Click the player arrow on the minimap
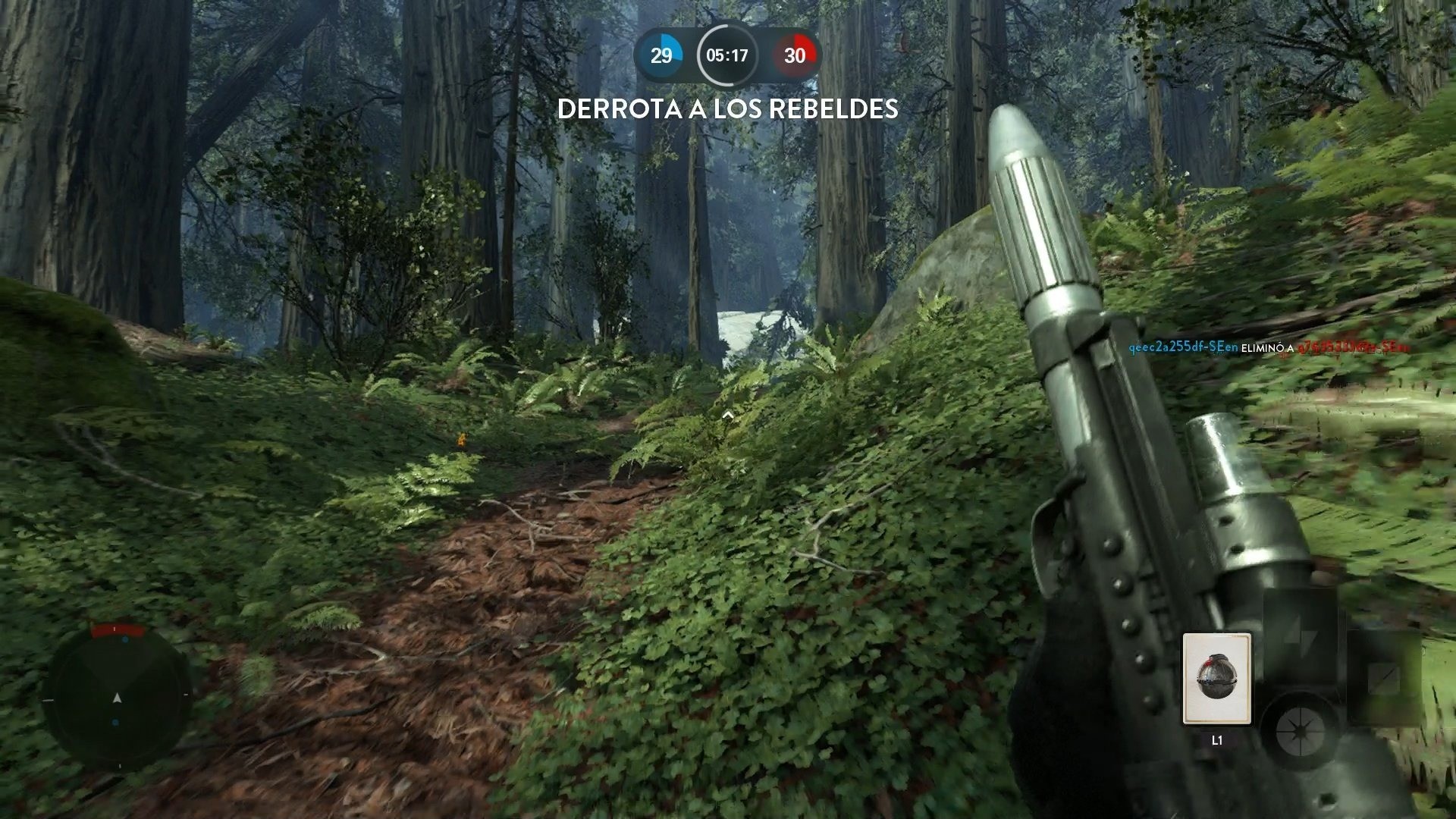This screenshot has height=819, width=1456. tap(118, 698)
